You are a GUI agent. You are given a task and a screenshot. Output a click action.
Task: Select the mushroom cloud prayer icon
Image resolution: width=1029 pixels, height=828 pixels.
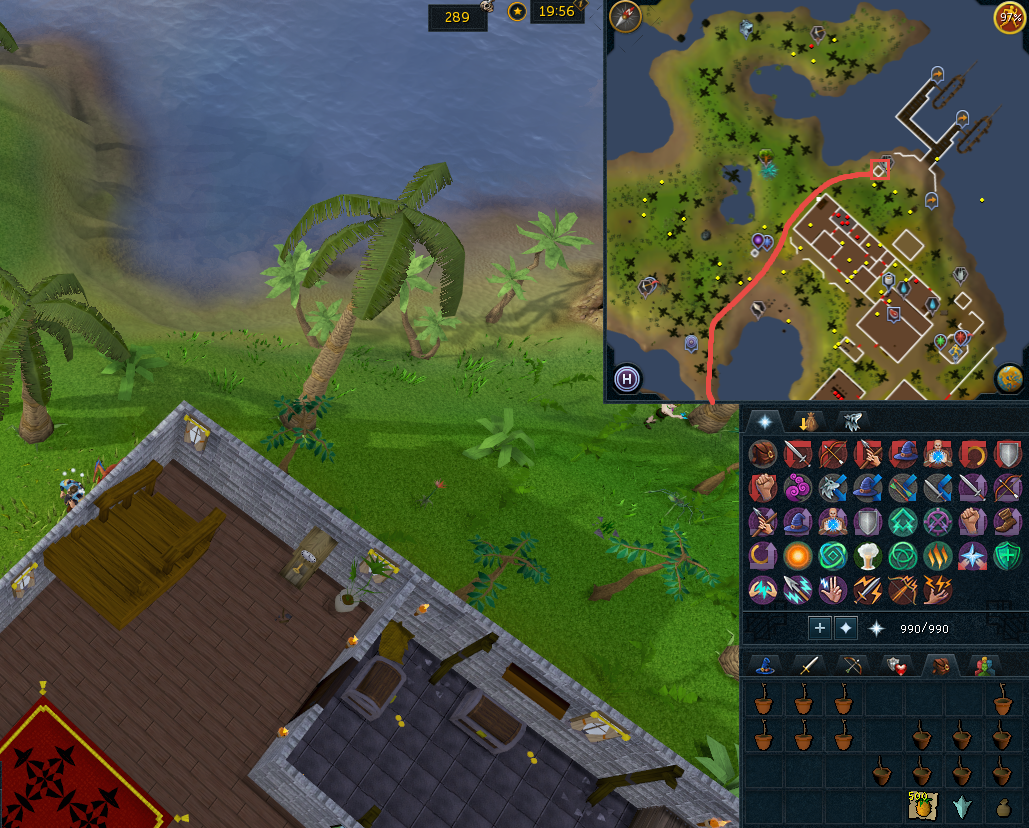[867, 556]
